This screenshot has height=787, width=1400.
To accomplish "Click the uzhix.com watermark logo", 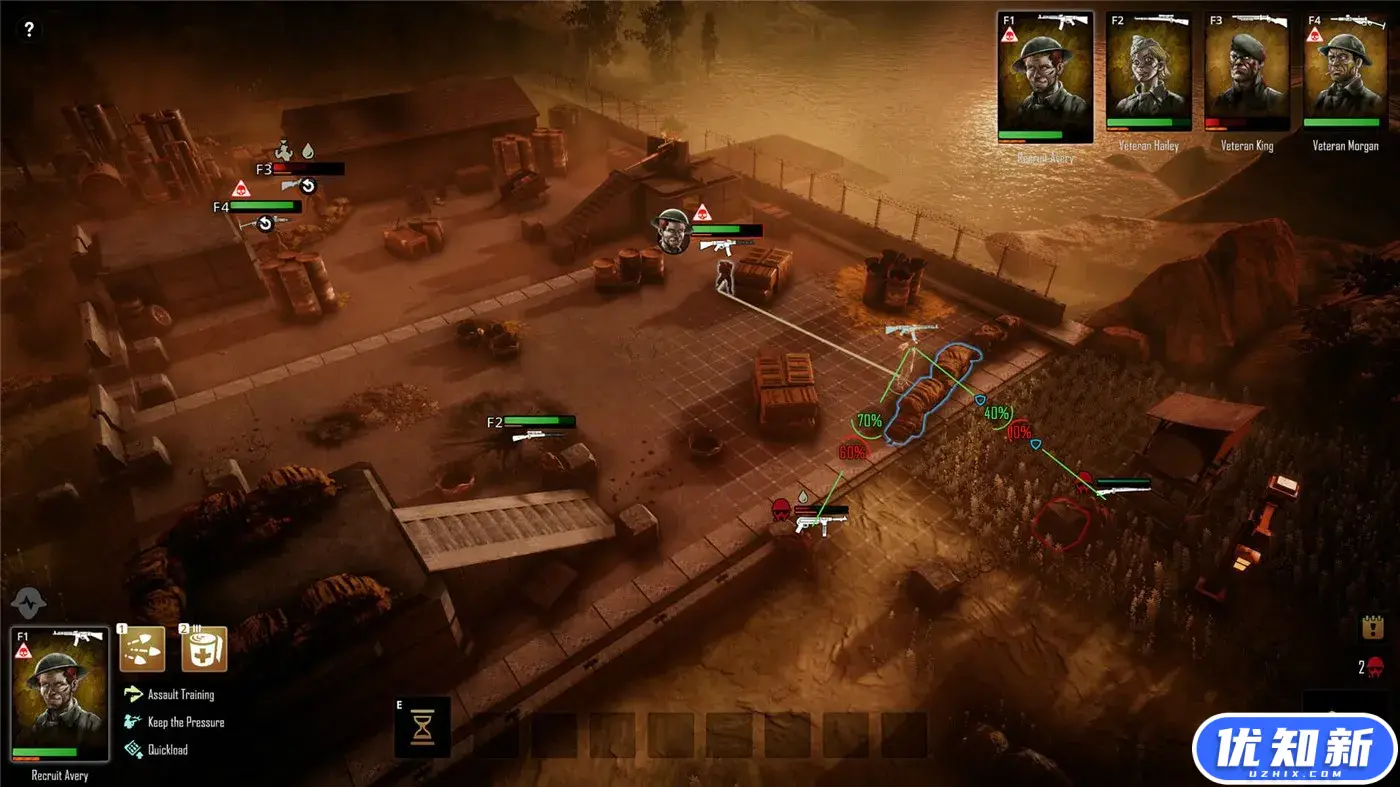I will point(1294,748).
